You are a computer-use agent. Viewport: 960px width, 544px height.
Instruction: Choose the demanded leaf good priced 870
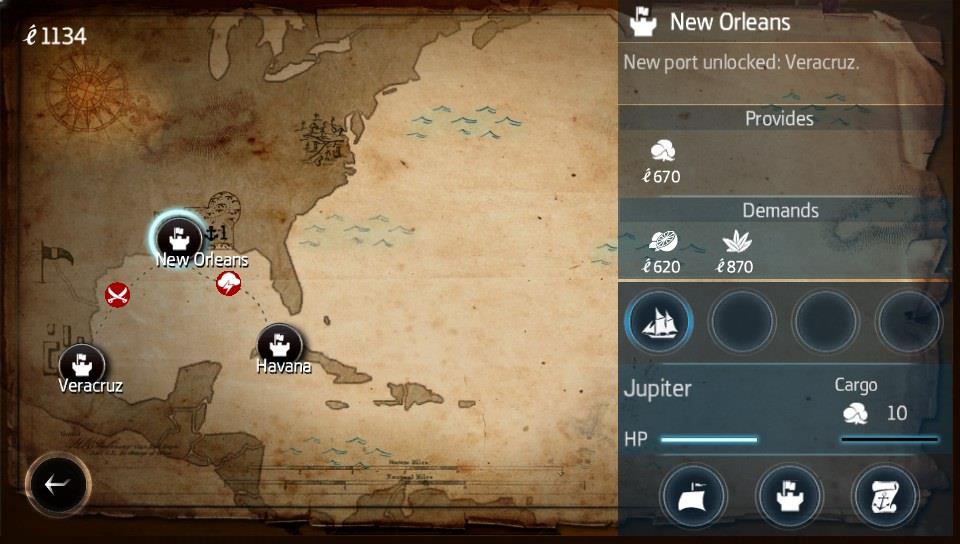click(735, 243)
